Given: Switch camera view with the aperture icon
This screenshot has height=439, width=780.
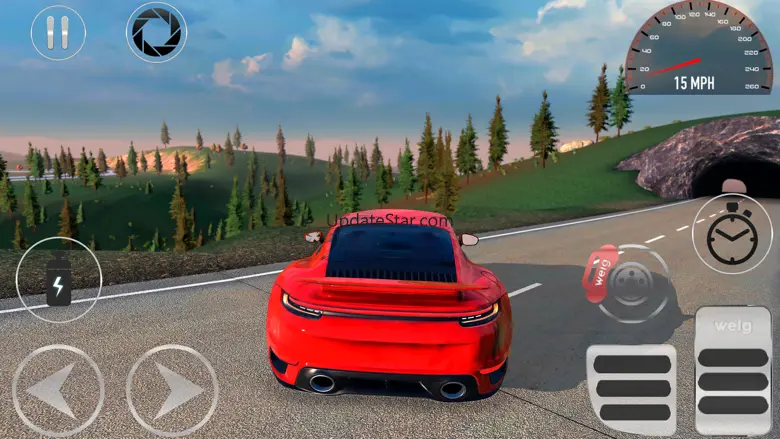Looking at the screenshot, I should 157,33.
